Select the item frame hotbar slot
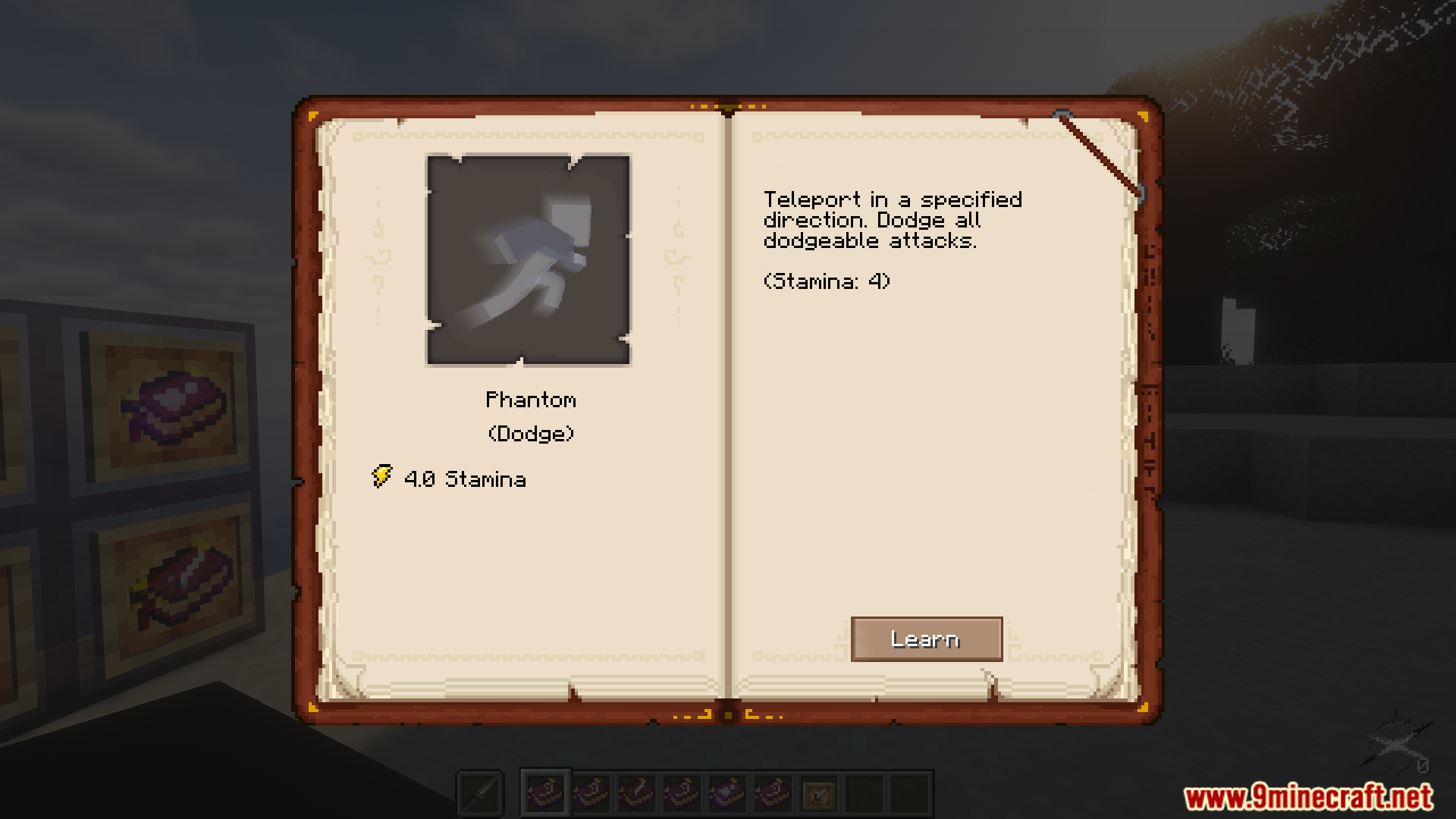The height and width of the screenshot is (819, 1456). tap(818, 795)
